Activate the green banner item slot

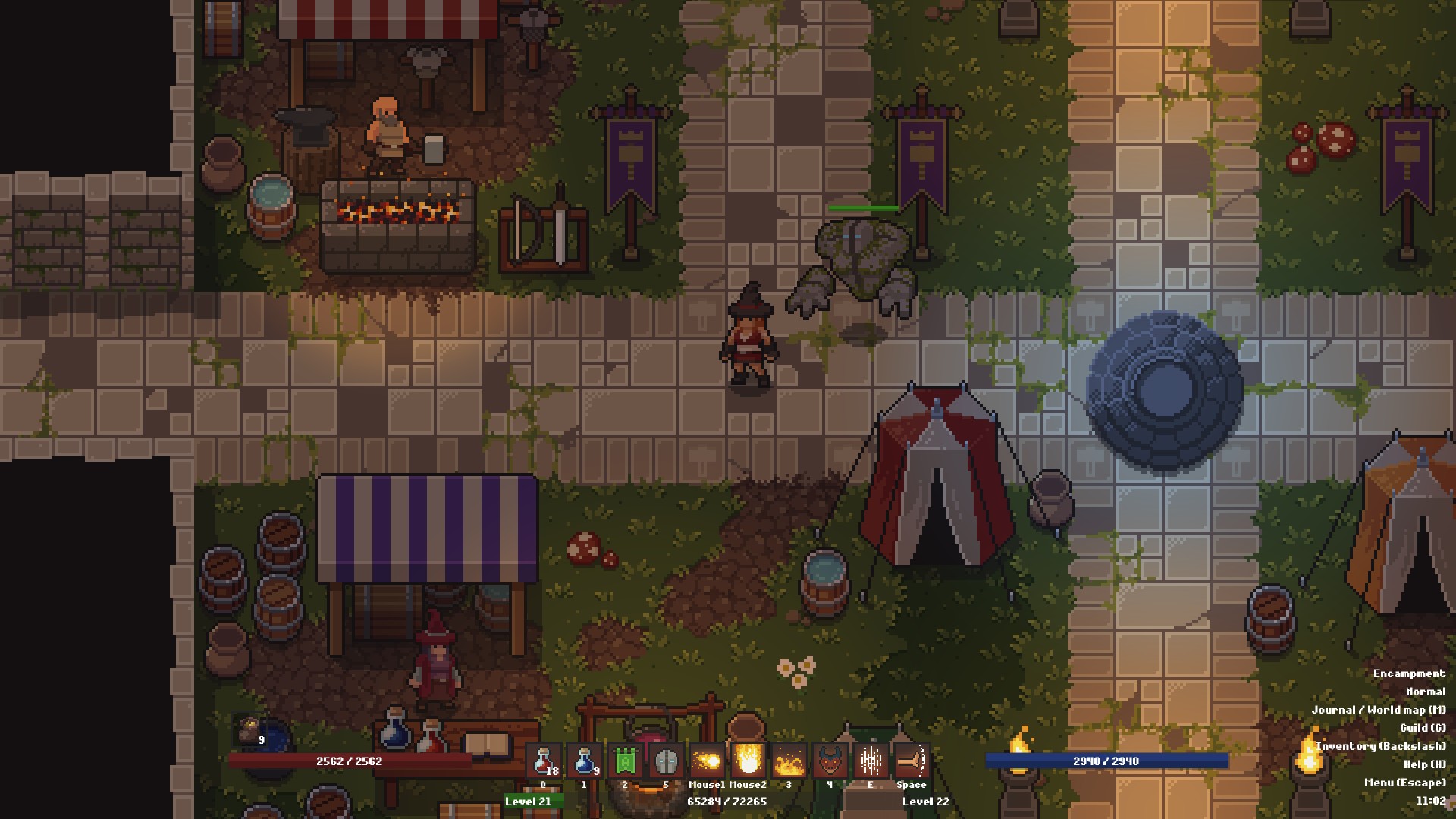[x=625, y=761]
